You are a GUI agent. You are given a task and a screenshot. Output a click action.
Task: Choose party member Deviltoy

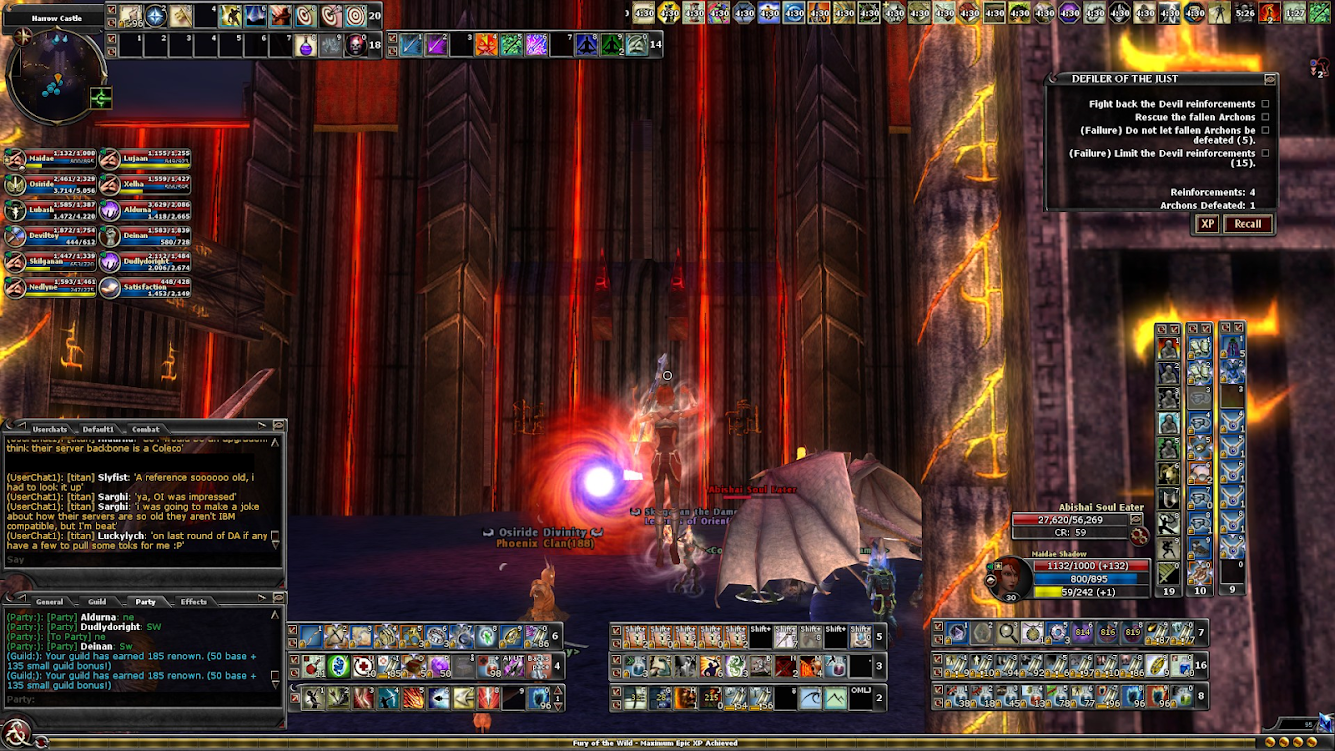point(50,236)
